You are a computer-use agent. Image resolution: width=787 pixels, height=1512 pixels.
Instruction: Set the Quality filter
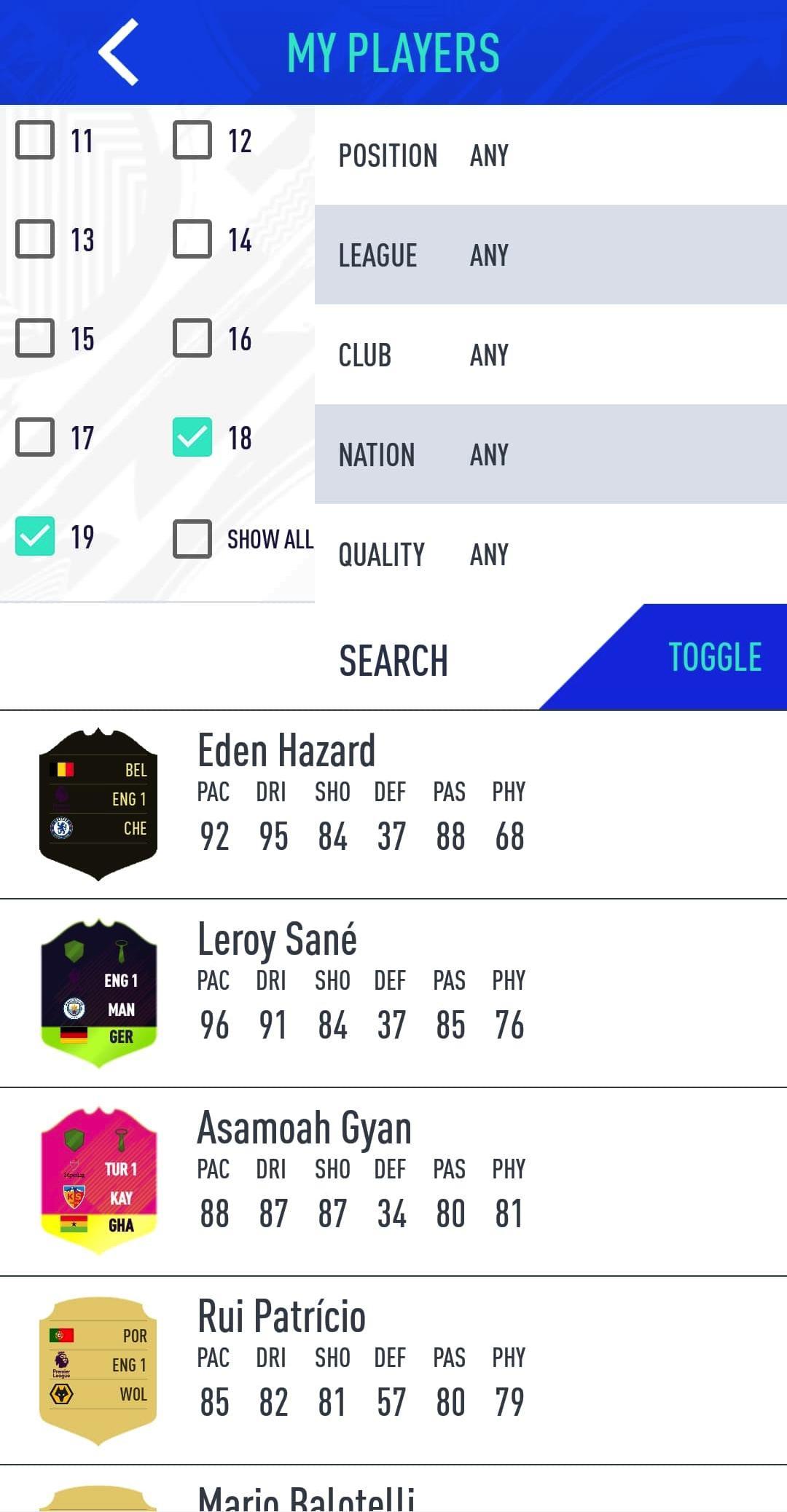(550, 554)
